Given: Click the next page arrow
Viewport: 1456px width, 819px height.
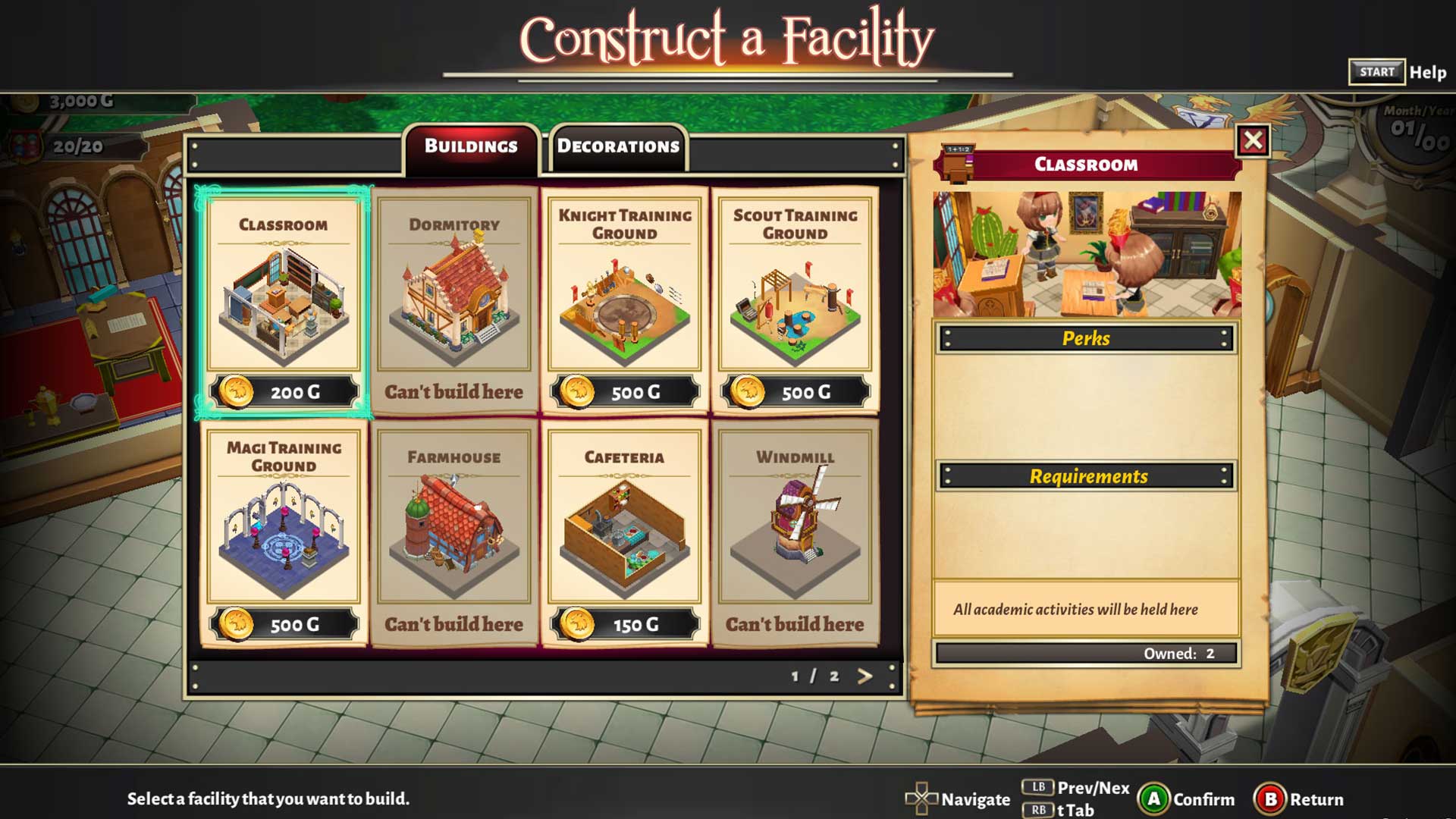Looking at the screenshot, I should click(x=864, y=675).
